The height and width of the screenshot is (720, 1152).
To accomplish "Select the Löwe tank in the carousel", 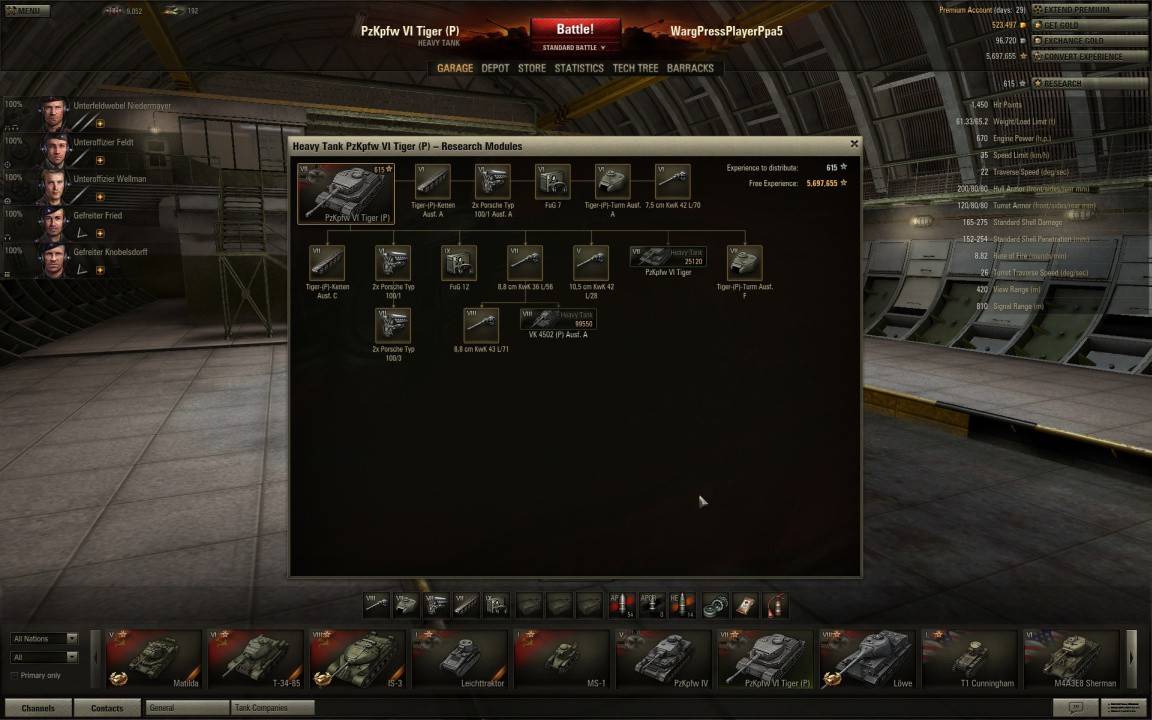I will pyautogui.click(x=866, y=660).
